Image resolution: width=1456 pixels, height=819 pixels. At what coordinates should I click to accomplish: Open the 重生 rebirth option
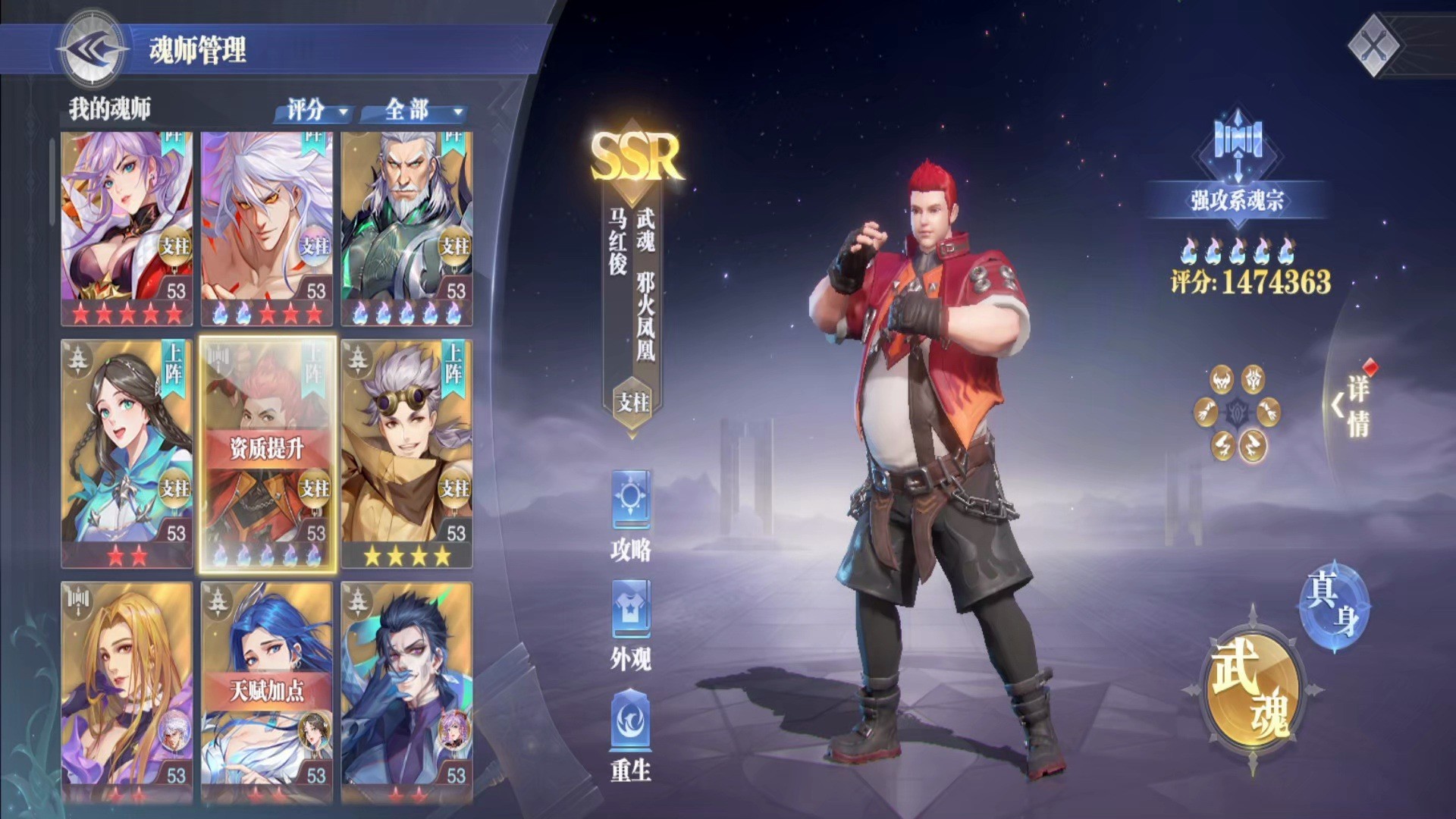[x=631, y=736]
